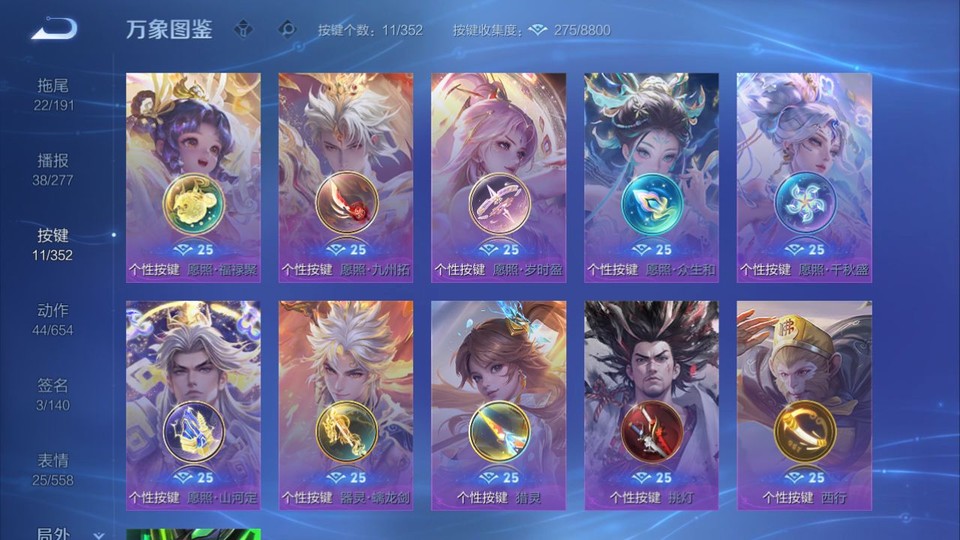
Task: Show the 表情 category
Action: [53, 469]
